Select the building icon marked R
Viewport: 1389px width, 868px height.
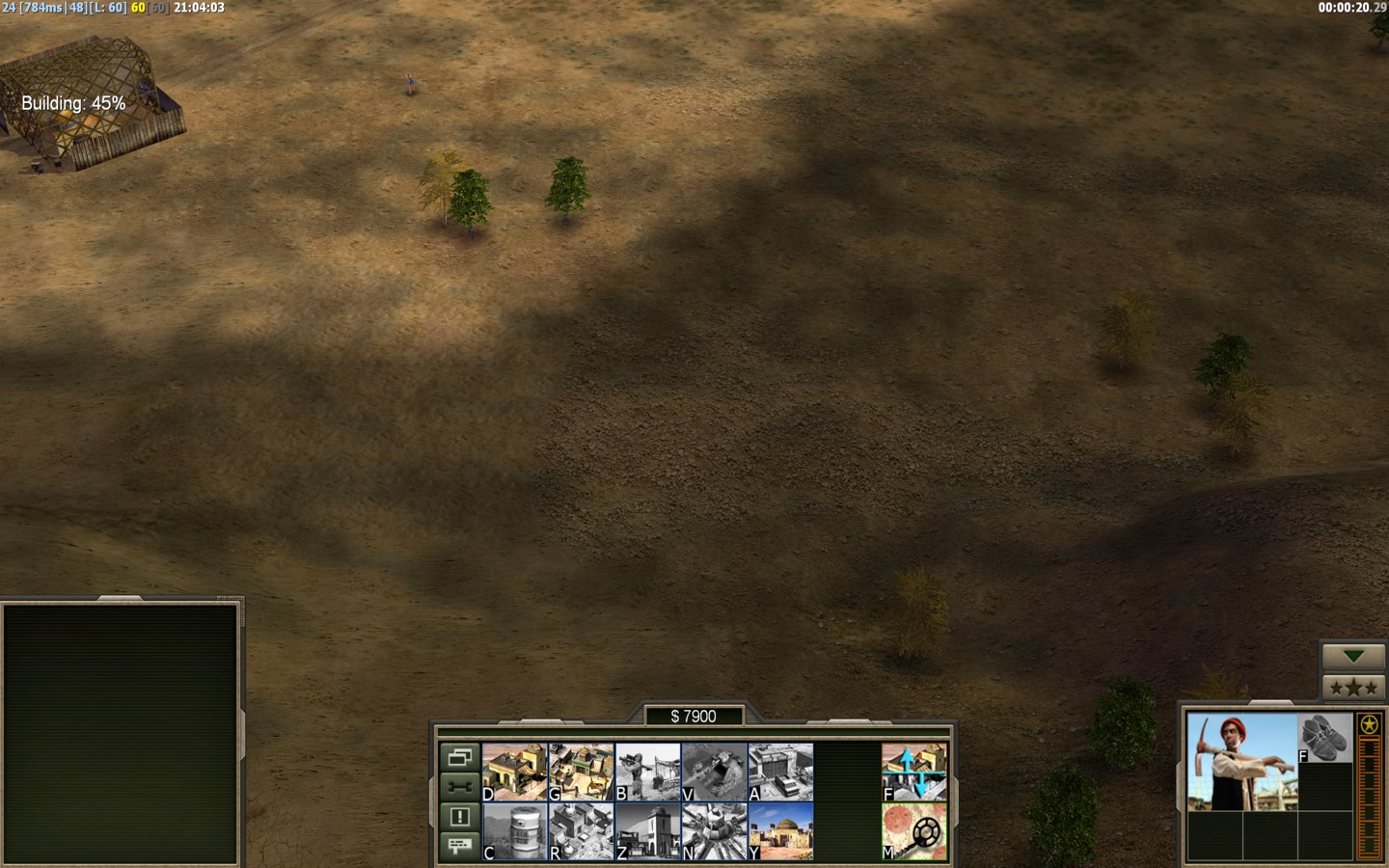[x=582, y=831]
